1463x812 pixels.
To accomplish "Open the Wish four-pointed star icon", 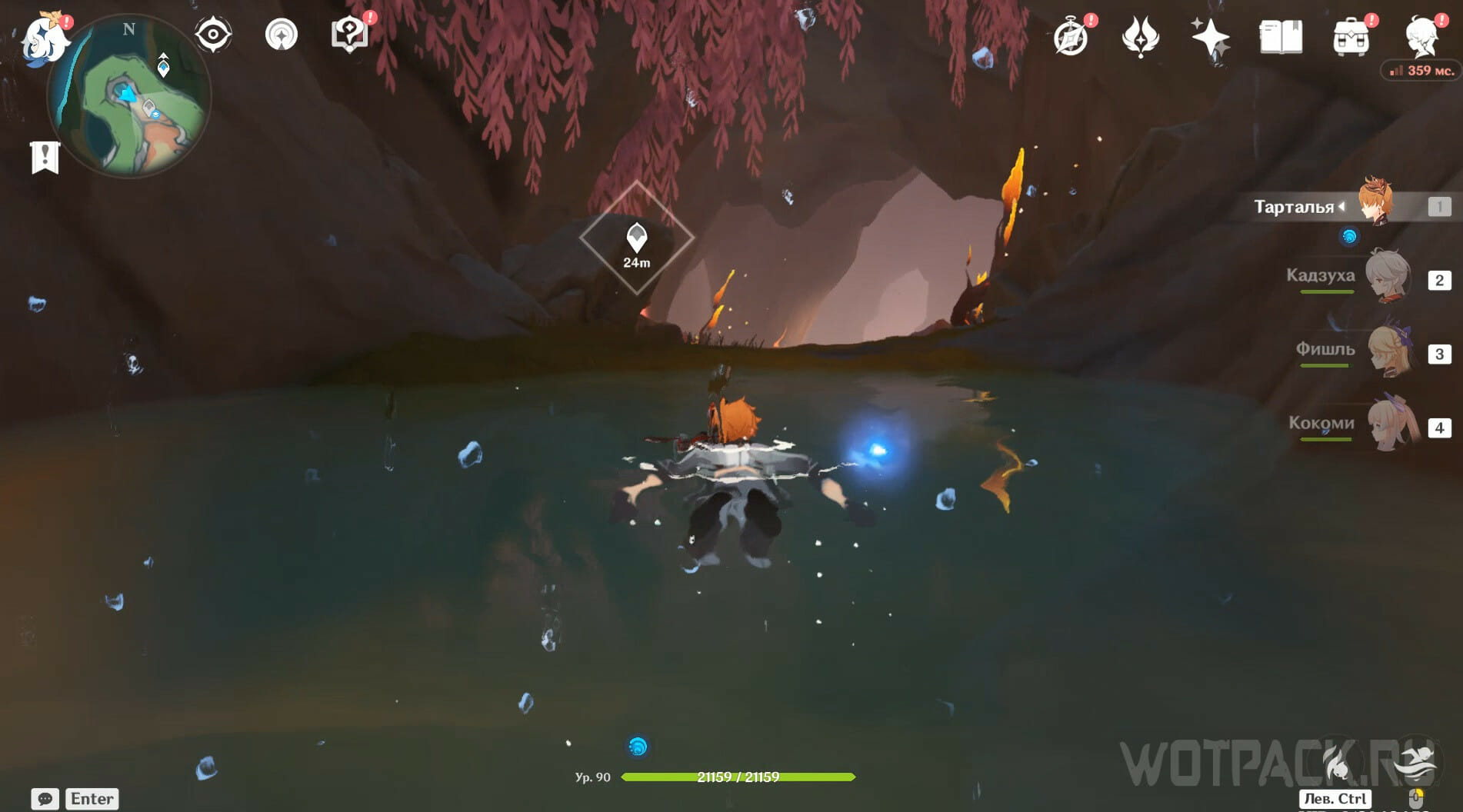I will 1210,37.
